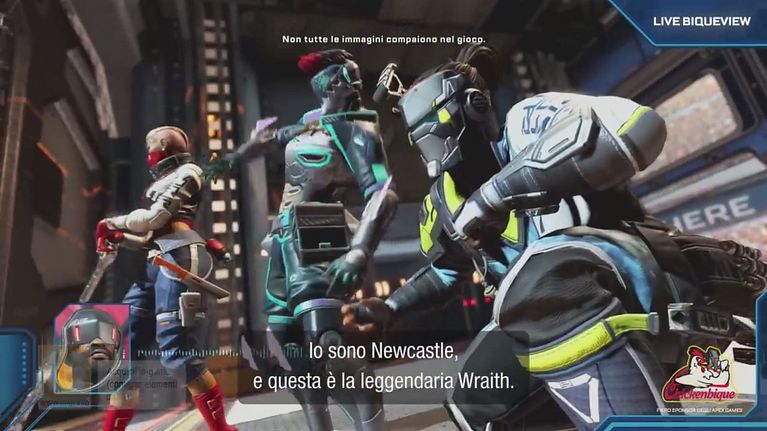The width and height of the screenshot is (767, 431).
Task: Click the Newcastle speaker portrait
Action: click(x=91, y=350)
